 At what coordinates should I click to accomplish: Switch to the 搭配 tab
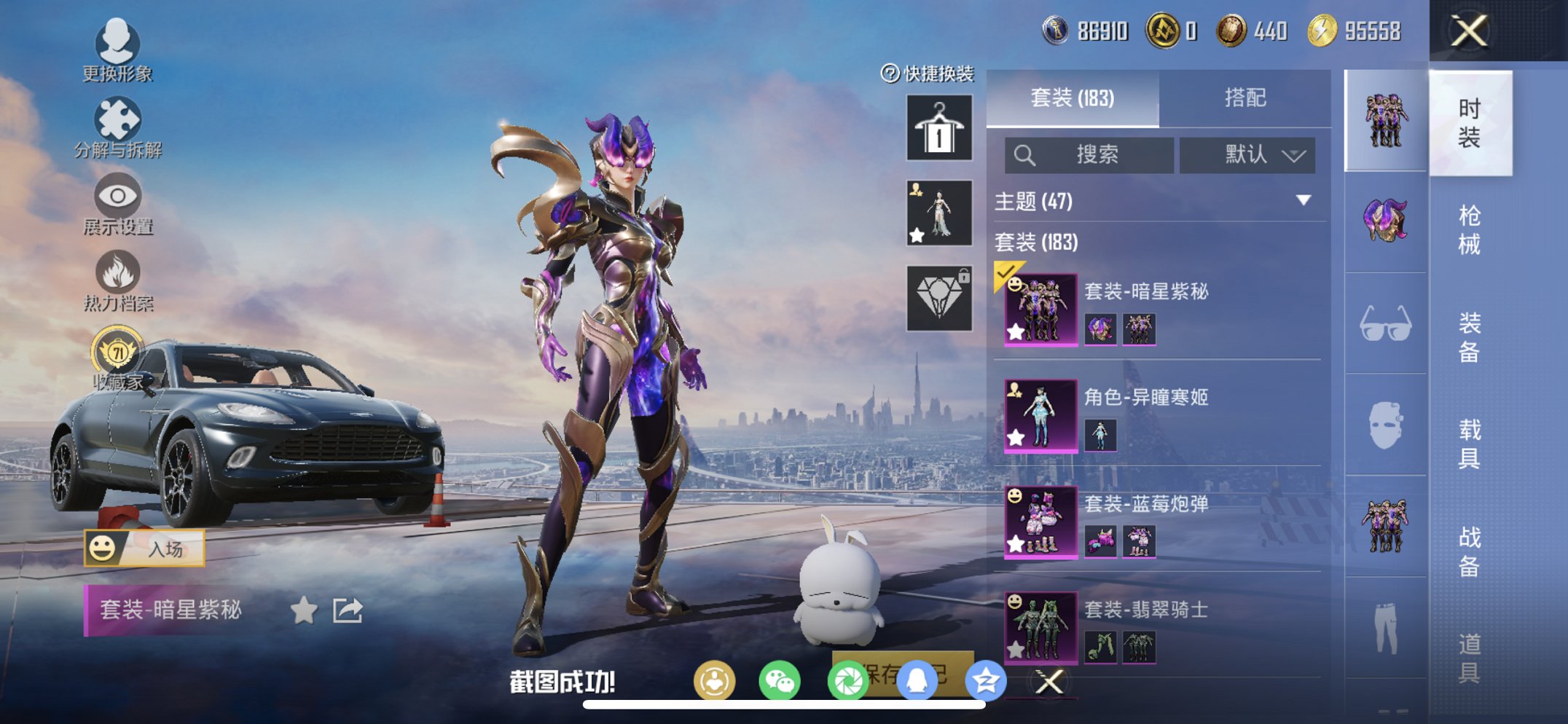tap(1244, 98)
